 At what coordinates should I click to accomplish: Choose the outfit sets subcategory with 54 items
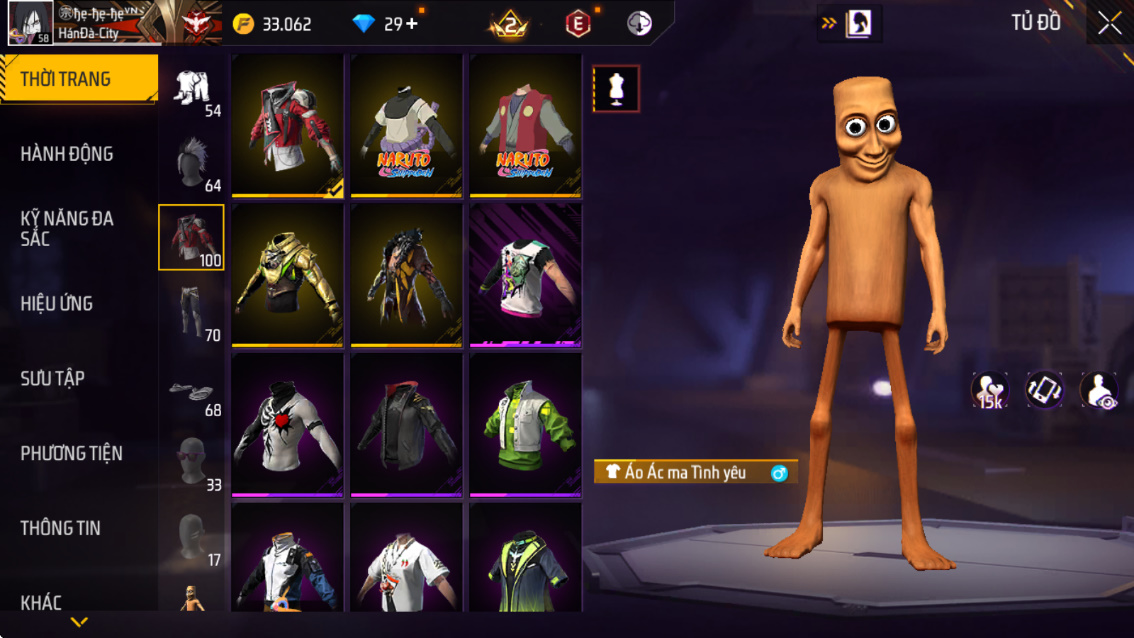(x=193, y=90)
